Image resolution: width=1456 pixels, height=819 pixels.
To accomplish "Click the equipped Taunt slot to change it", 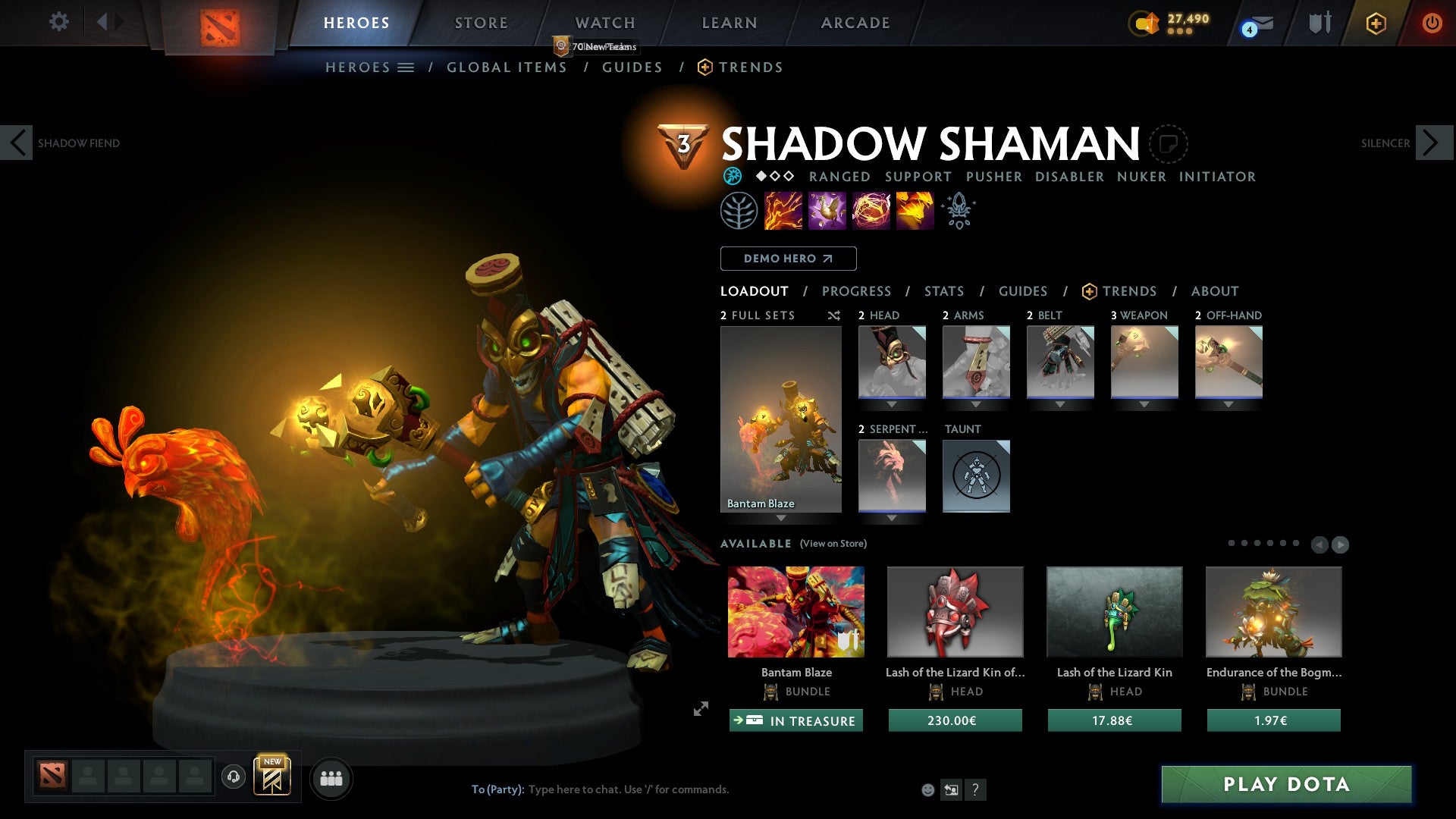I will click(976, 476).
